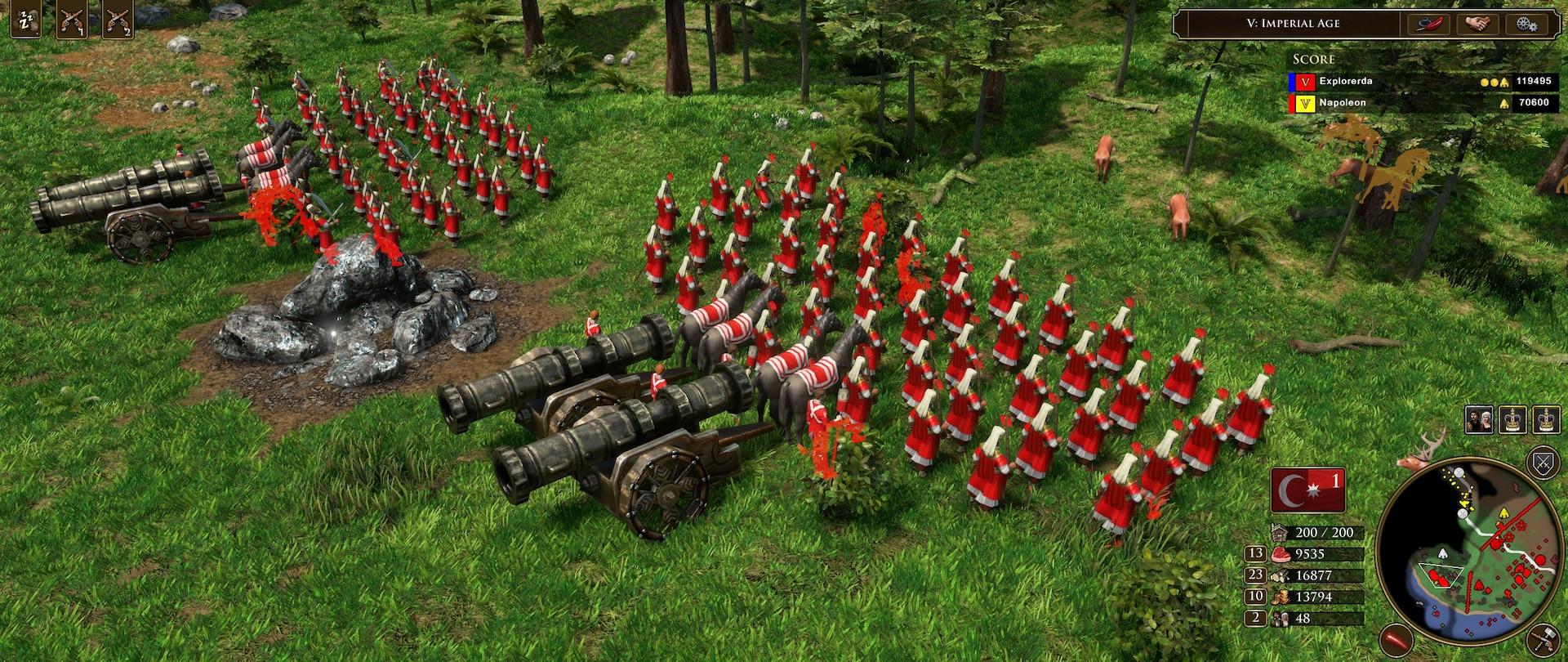Select the 13 food gatherers counter
The height and width of the screenshot is (662, 1568).
pyautogui.click(x=1256, y=554)
